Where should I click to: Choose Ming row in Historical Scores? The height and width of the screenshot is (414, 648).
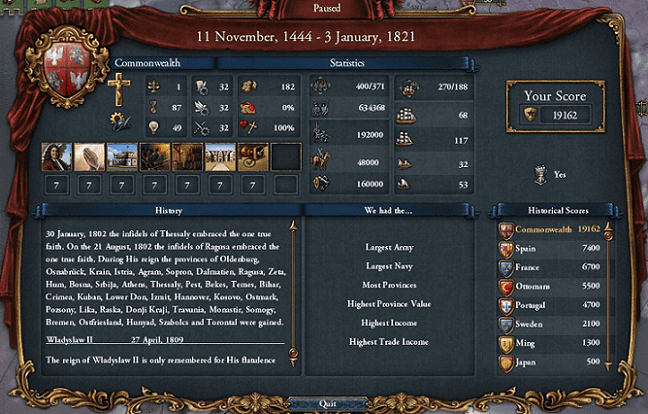(548, 343)
